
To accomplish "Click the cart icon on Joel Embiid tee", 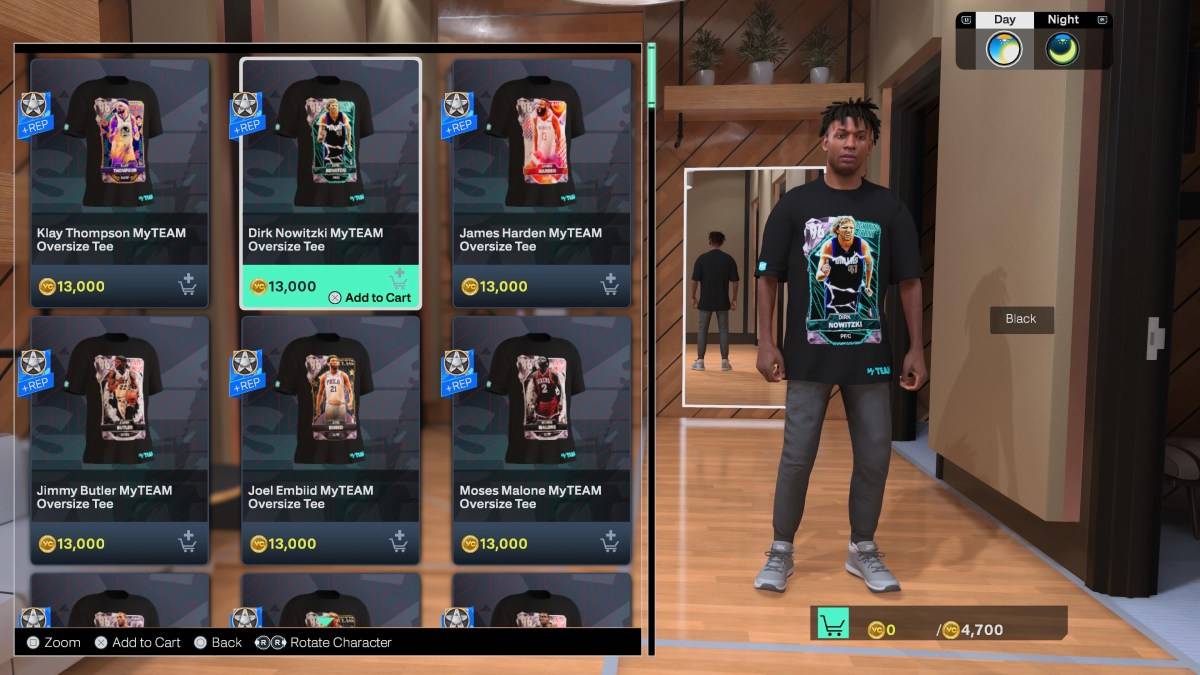I will [398, 543].
